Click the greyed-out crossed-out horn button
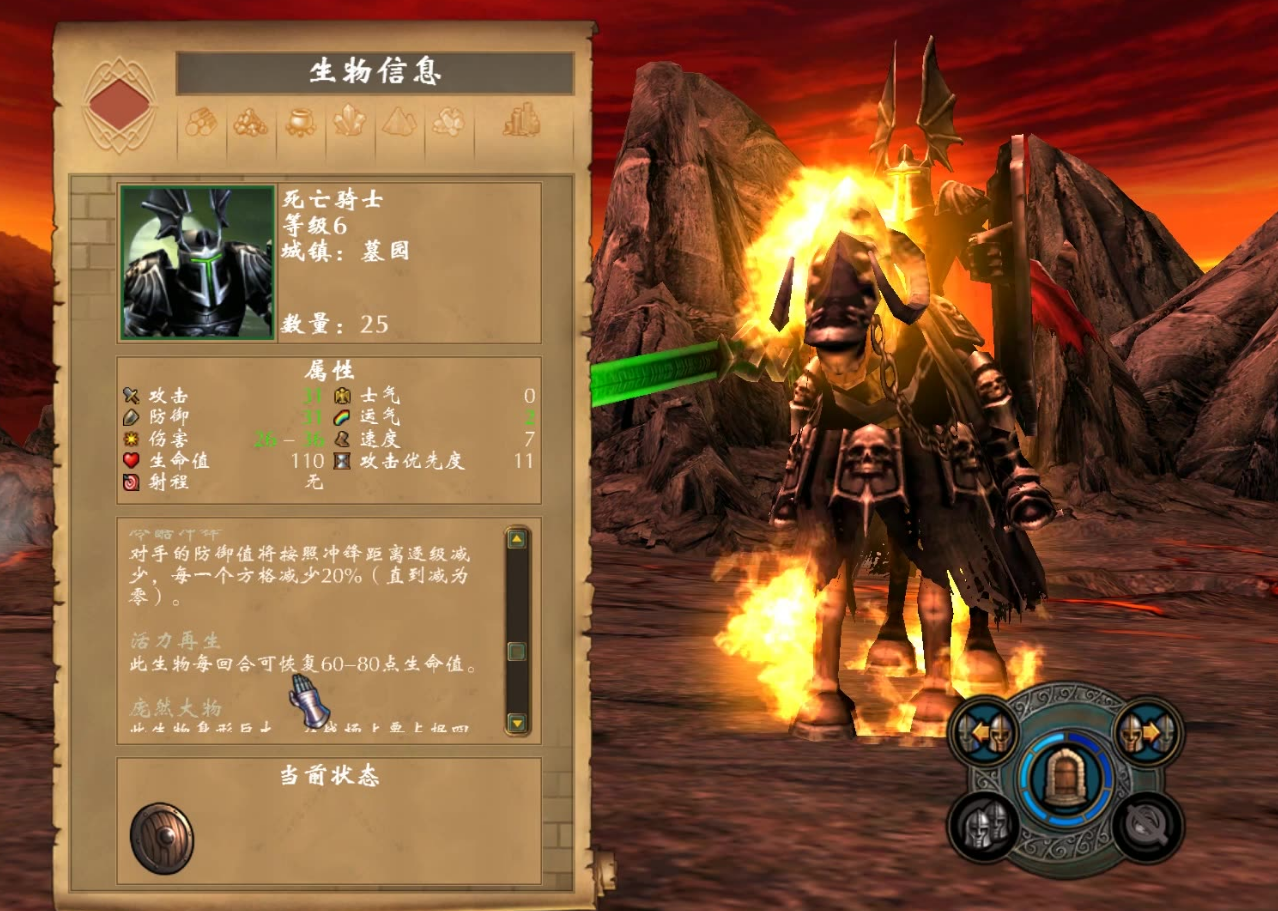1278x911 pixels. pyautogui.click(x=1147, y=826)
